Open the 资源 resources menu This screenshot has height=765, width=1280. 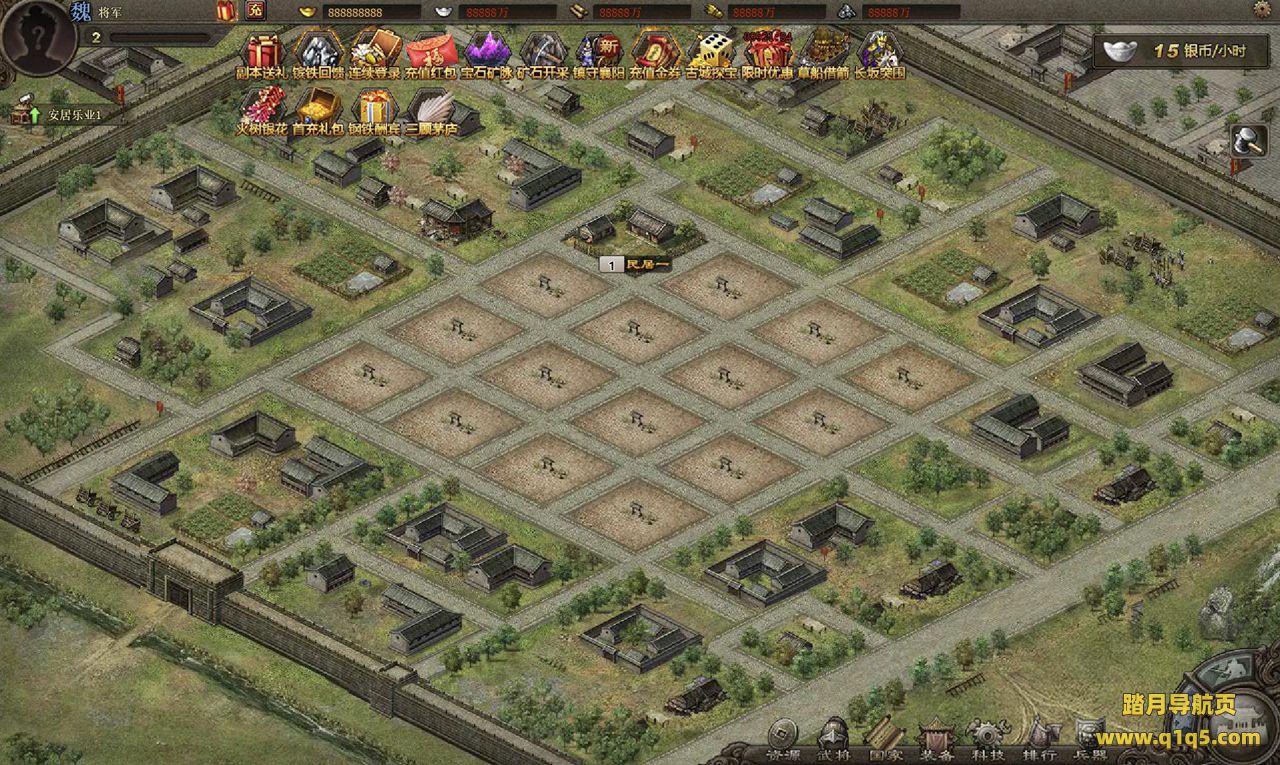coord(782,739)
